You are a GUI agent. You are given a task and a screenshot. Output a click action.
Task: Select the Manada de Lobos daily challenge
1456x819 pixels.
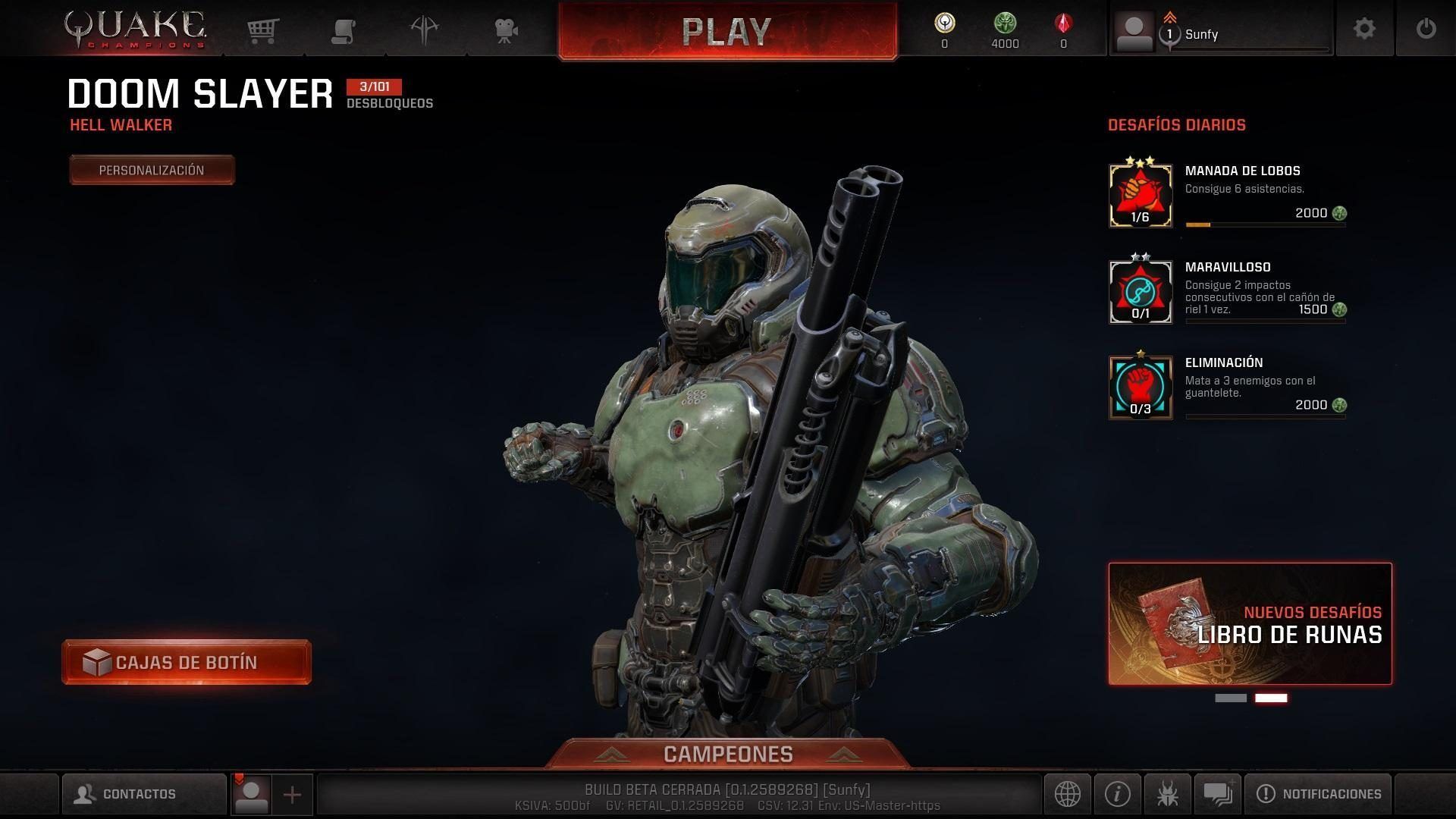tap(1227, 195)
